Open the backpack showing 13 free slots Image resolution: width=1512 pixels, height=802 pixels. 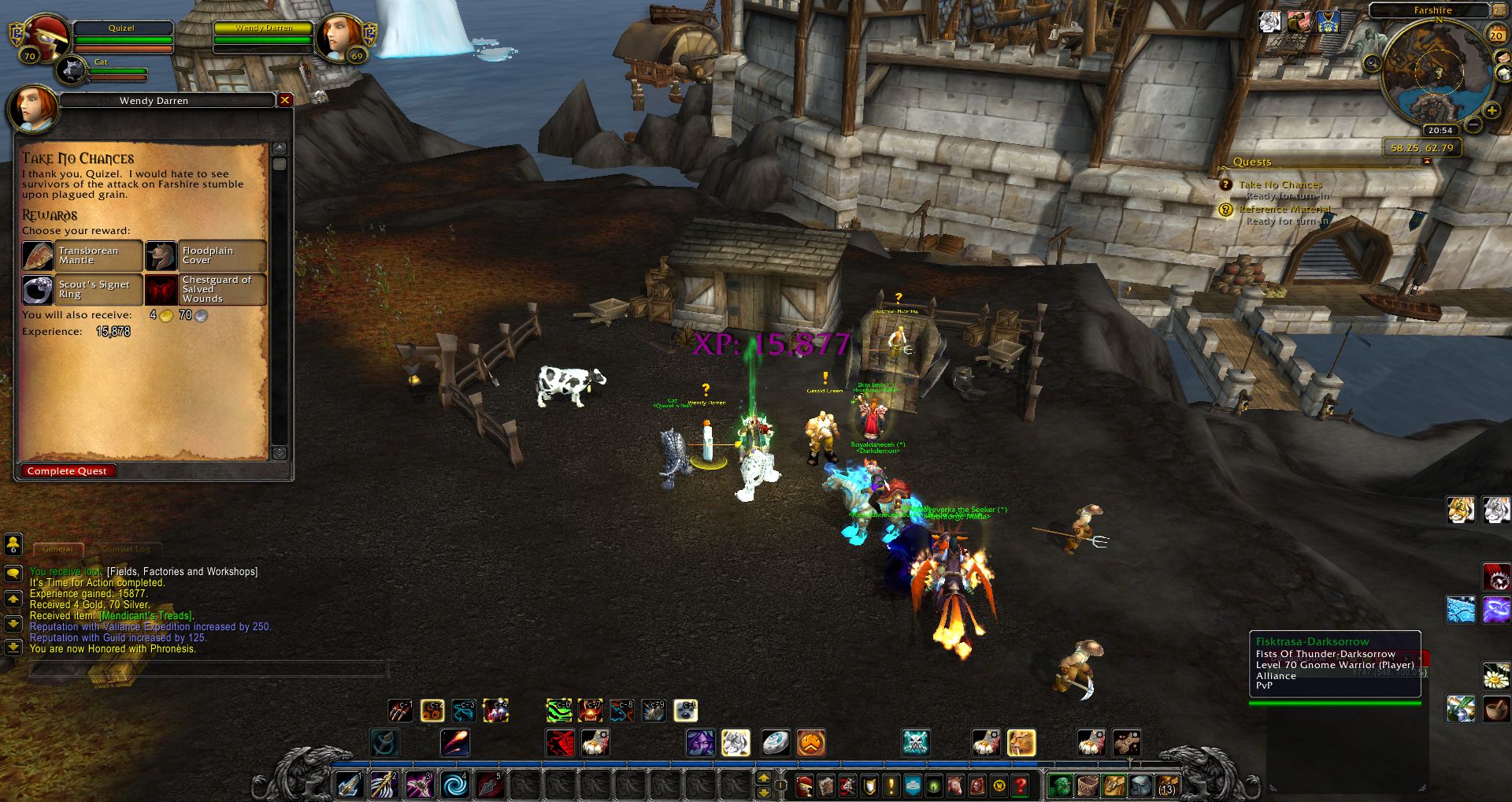[1166, 785]
